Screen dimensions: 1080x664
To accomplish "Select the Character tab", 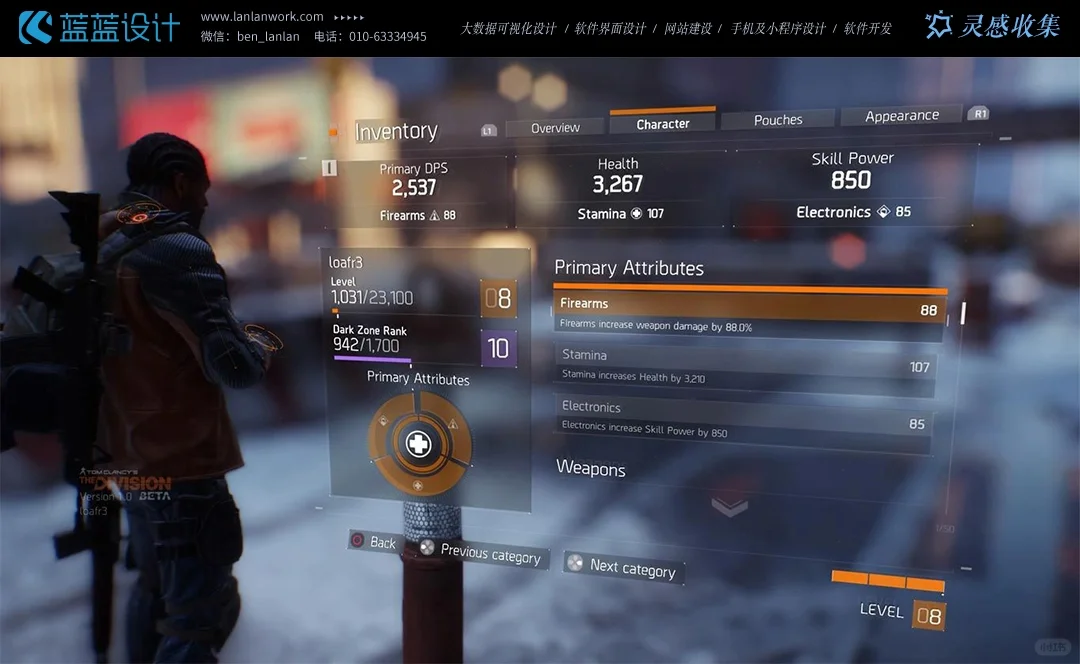I will coord(662,124).
